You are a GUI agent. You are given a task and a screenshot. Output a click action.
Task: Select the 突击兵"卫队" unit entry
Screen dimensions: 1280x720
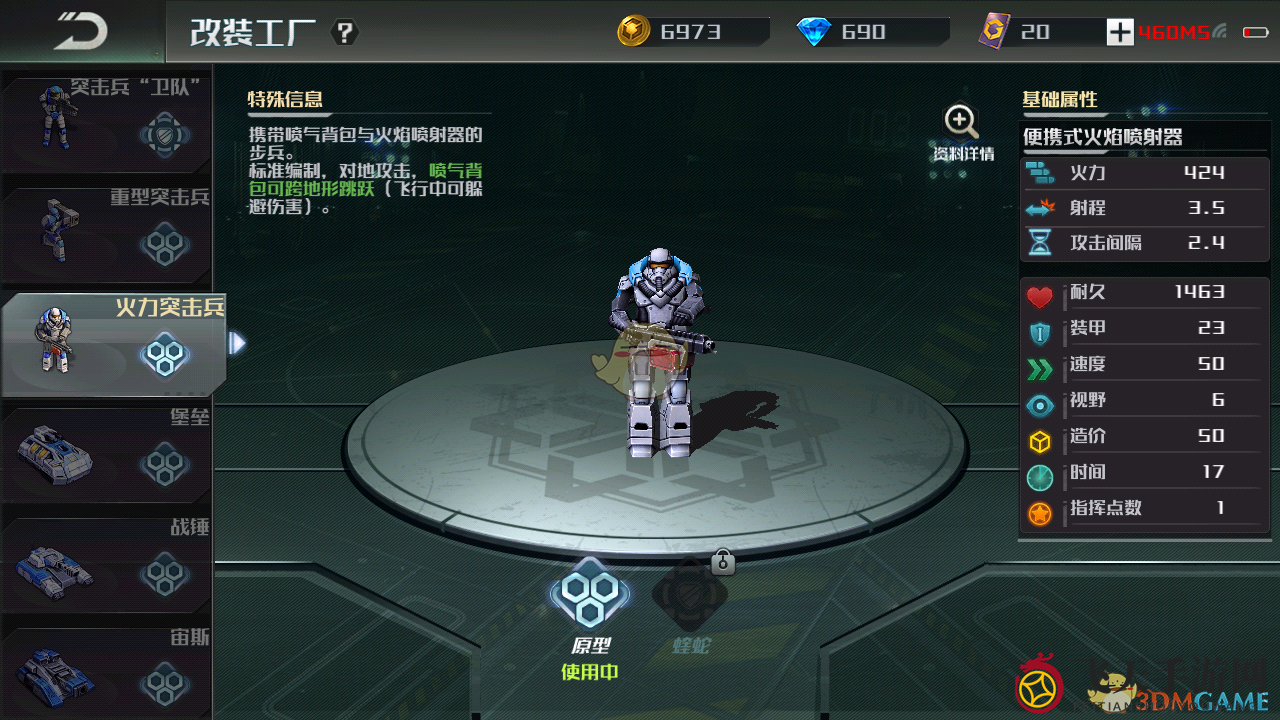(106, 119)
